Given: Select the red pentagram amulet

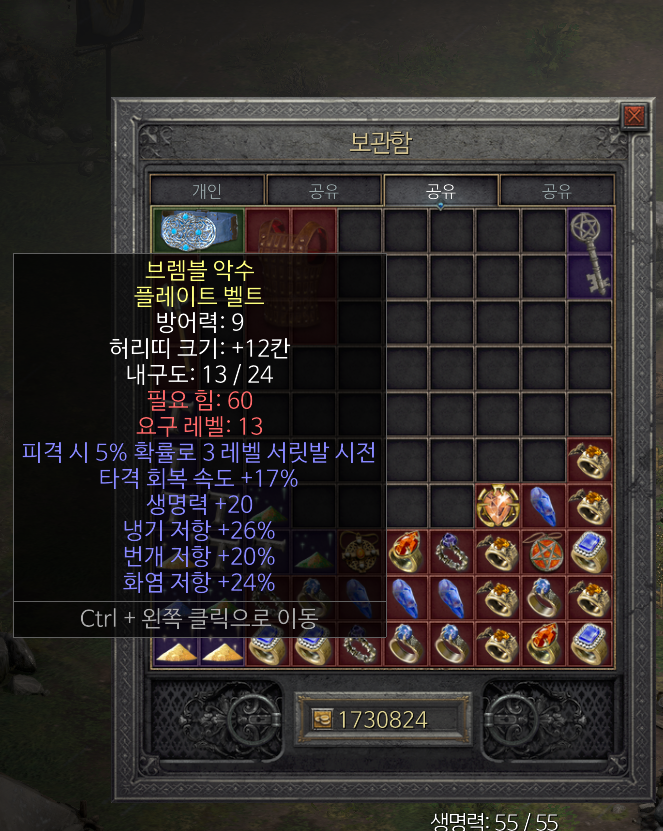Looking at the screenshot, I should point(543,552).
